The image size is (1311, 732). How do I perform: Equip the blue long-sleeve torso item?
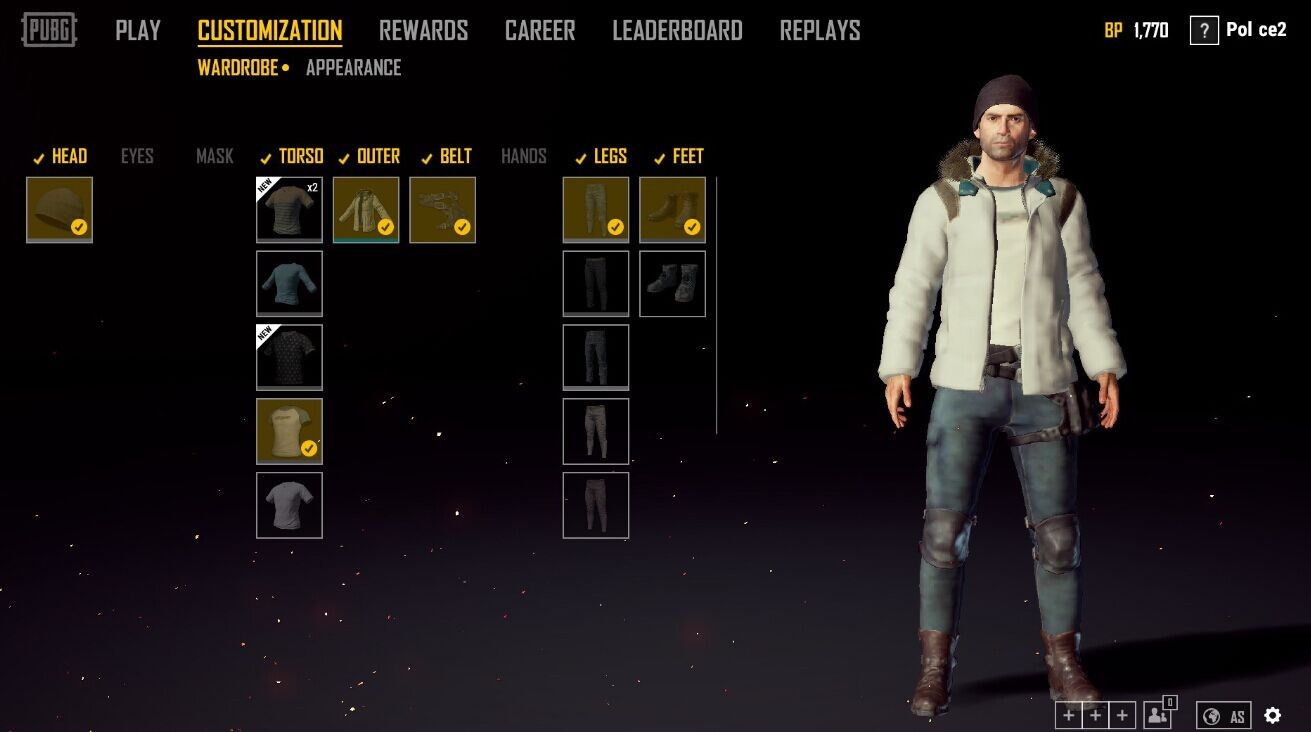[x=289, y=284]
